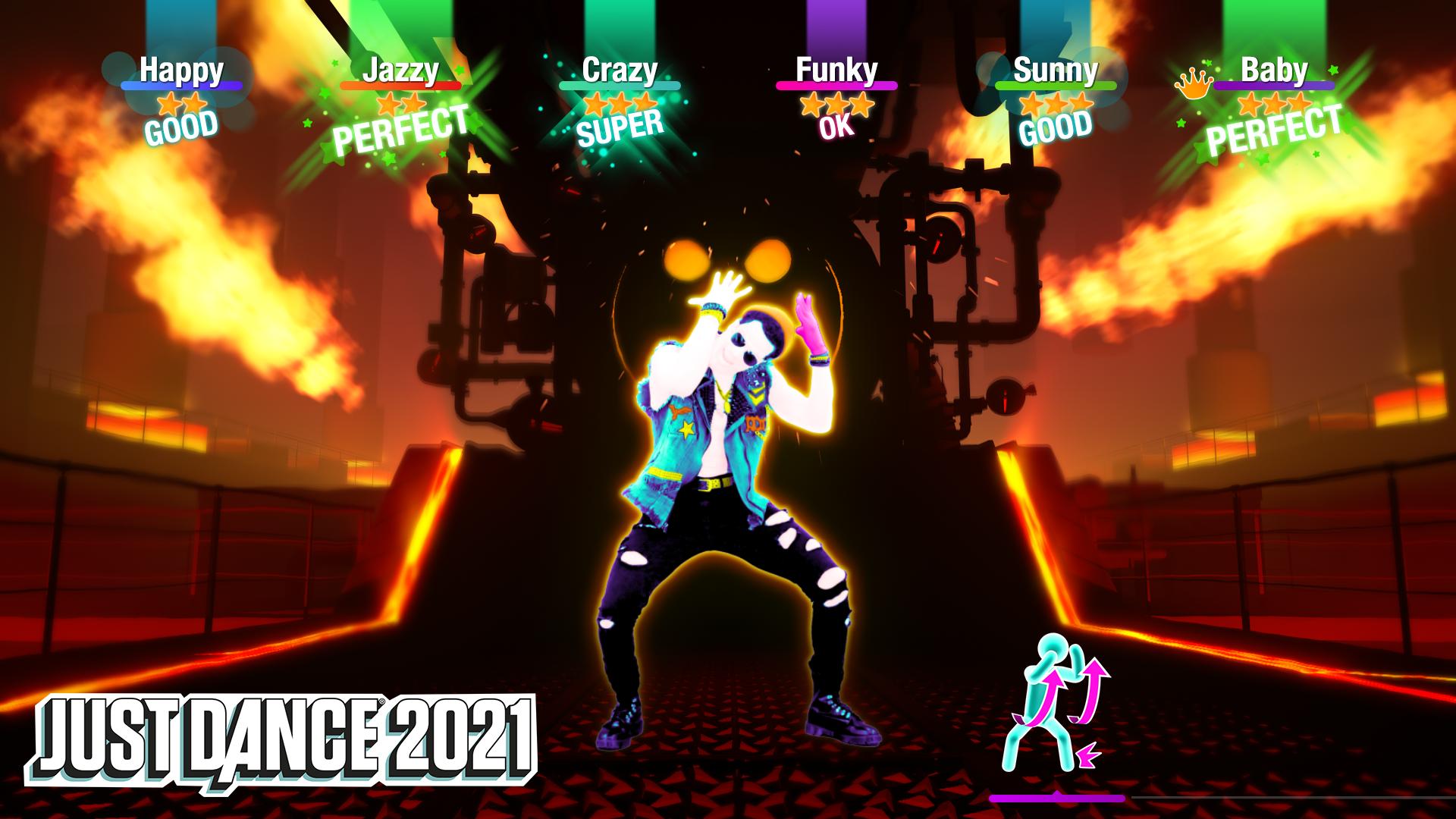
Task: Click the Funky player name
Action: click(836, 71)
